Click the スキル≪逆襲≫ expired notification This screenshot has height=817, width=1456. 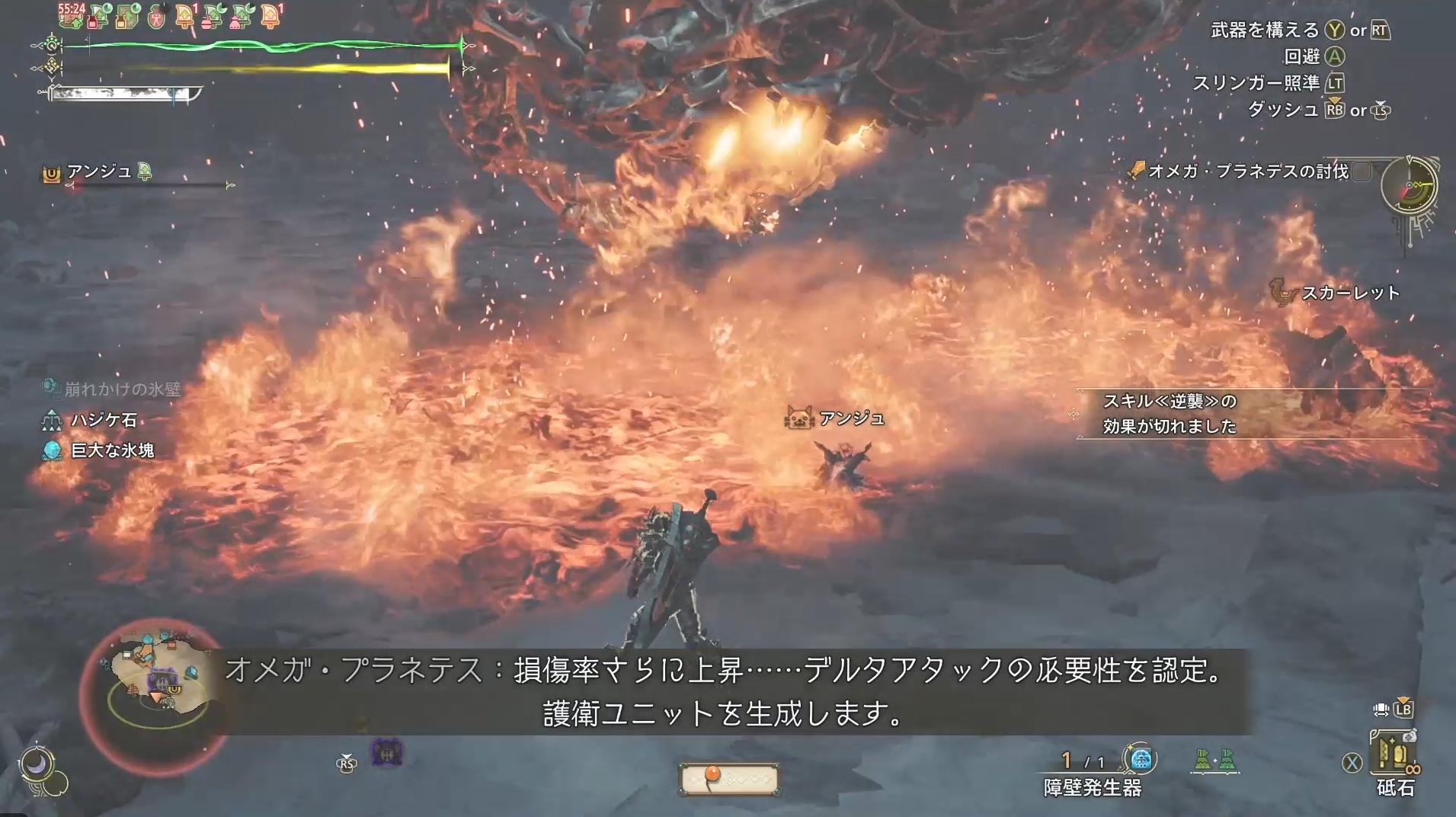1170,414
